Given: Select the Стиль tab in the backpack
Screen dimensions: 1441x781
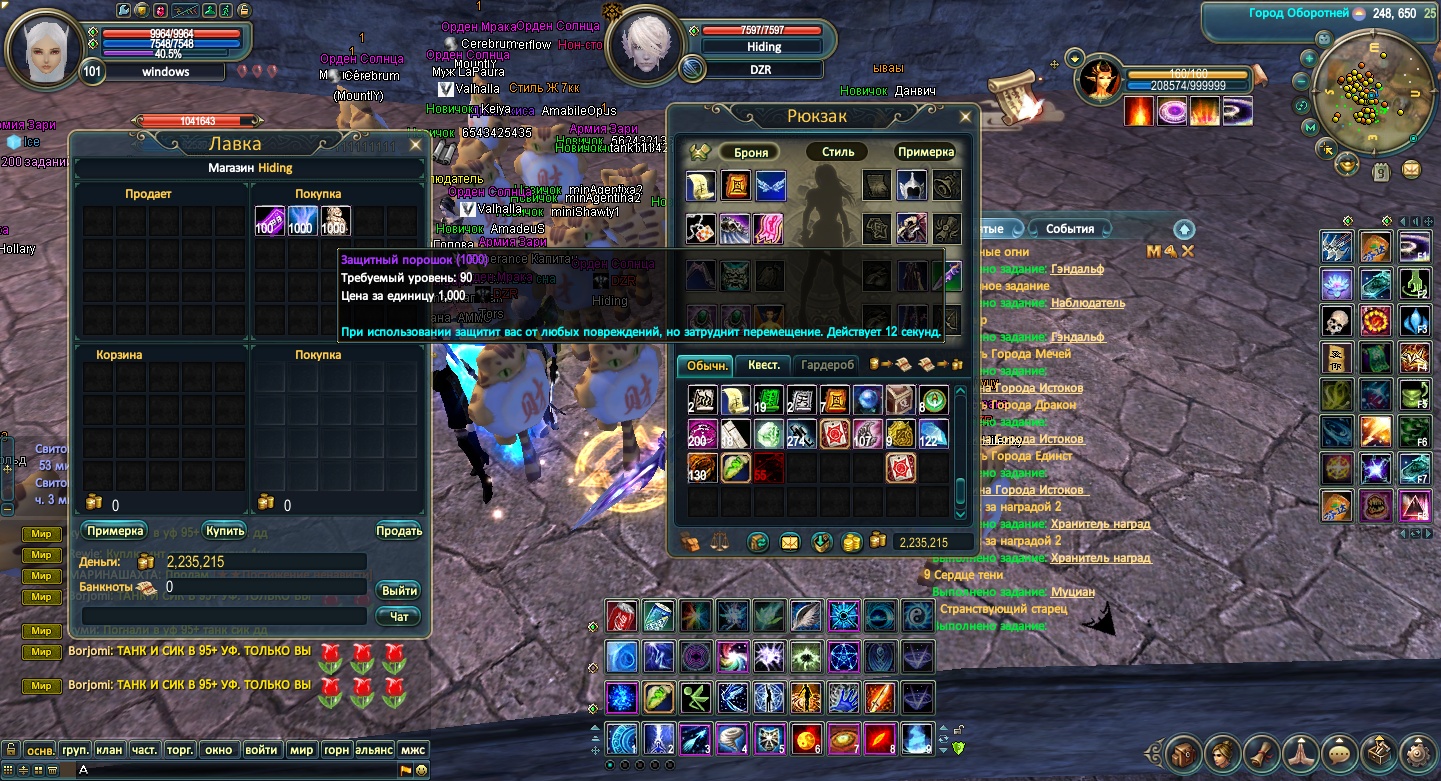Looking at the screenshot, I should pos(838,152).
